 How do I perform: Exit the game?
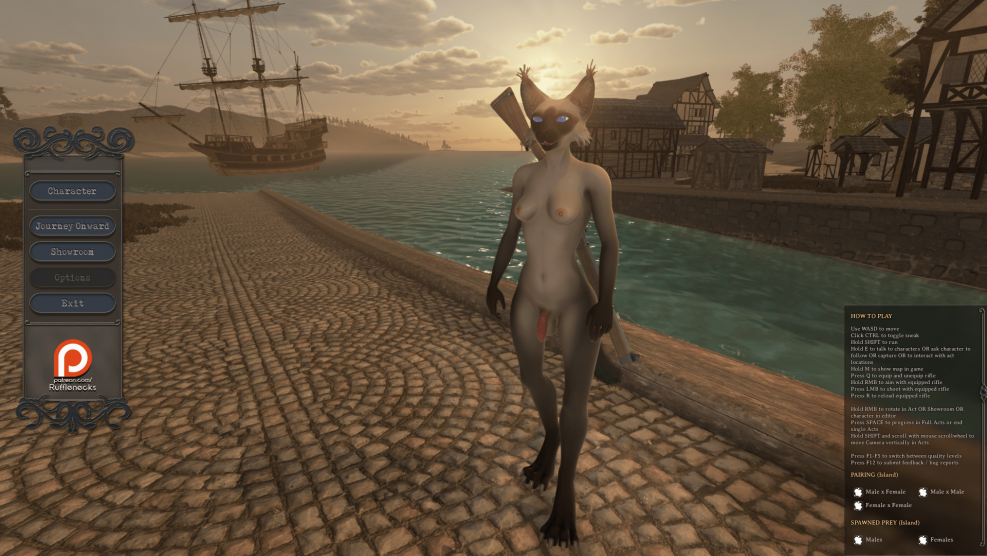[72, 303]
